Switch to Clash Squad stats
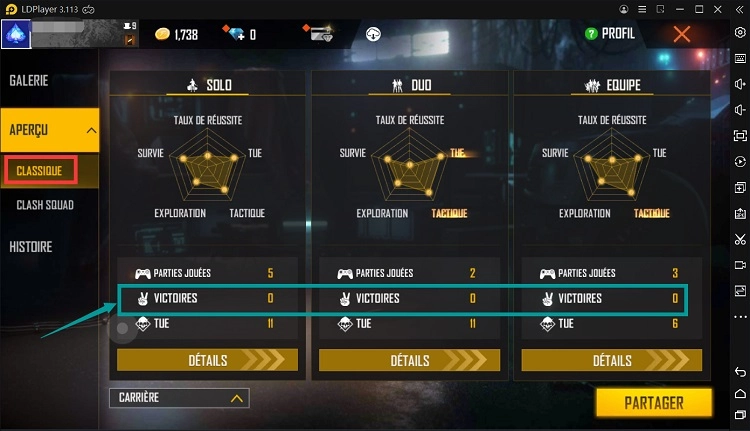The width and height of the screenshot is (750, 431). point(45,205)
